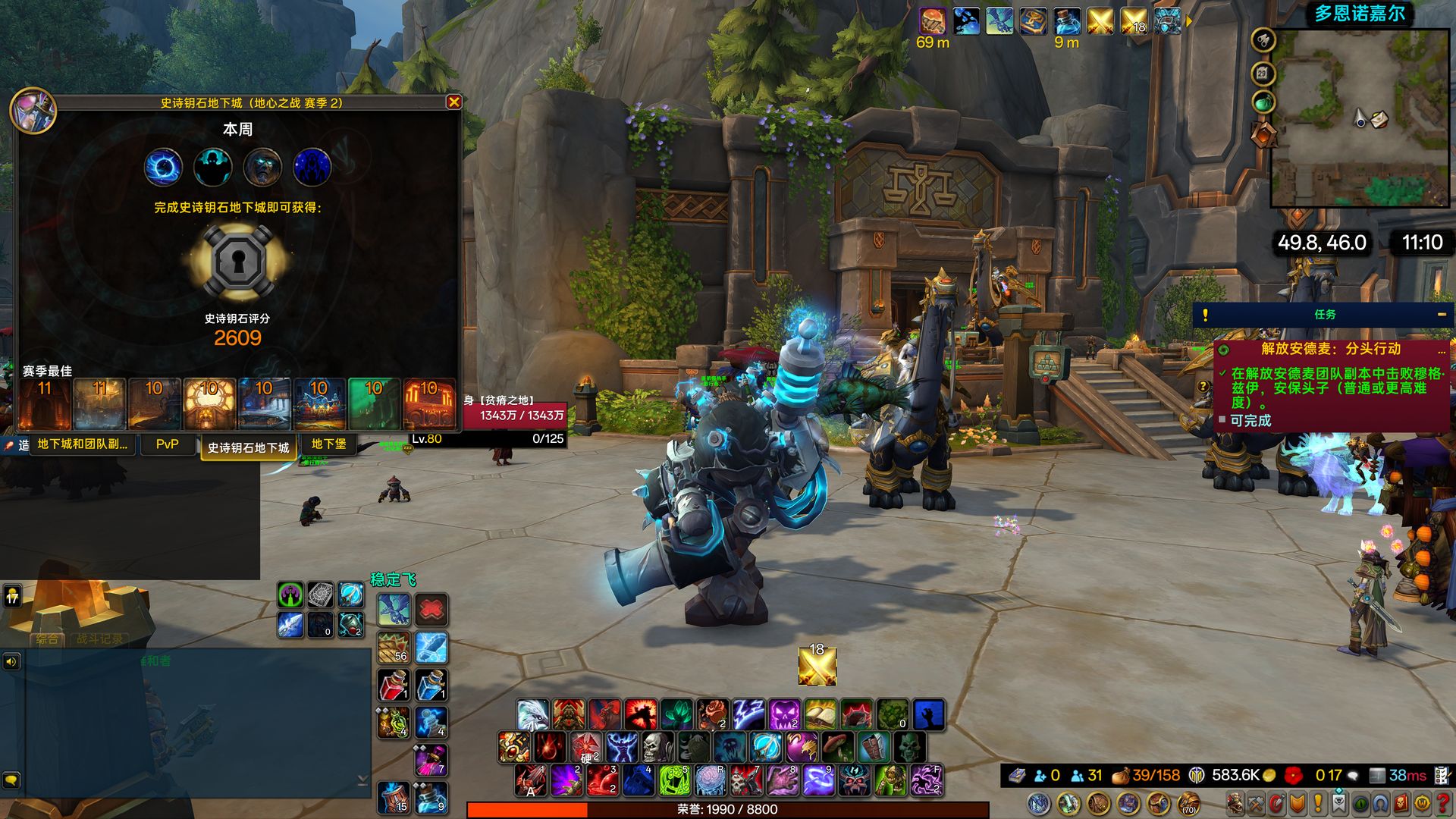Screen dimensions: 1456x819
Task: Open the calendar button beside minimap
Action: 1263,74
